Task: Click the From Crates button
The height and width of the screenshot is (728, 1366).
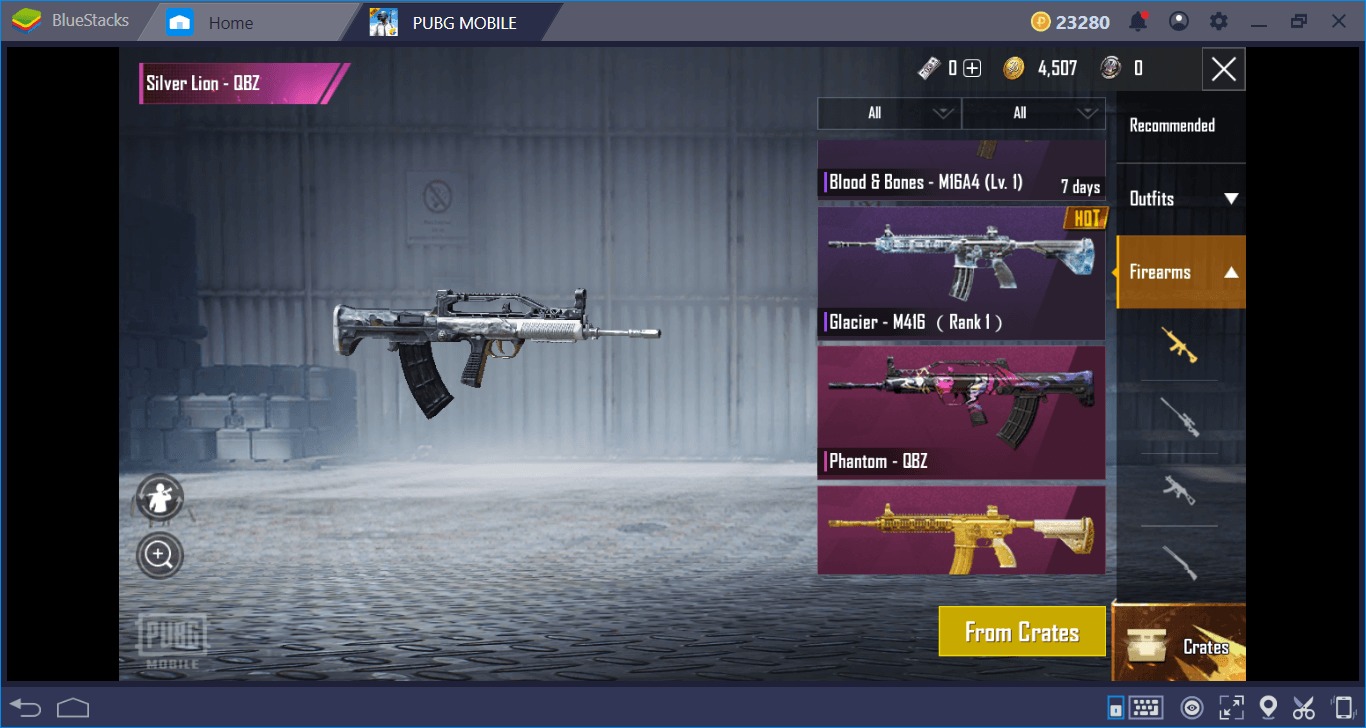Action: [1022, 631]
